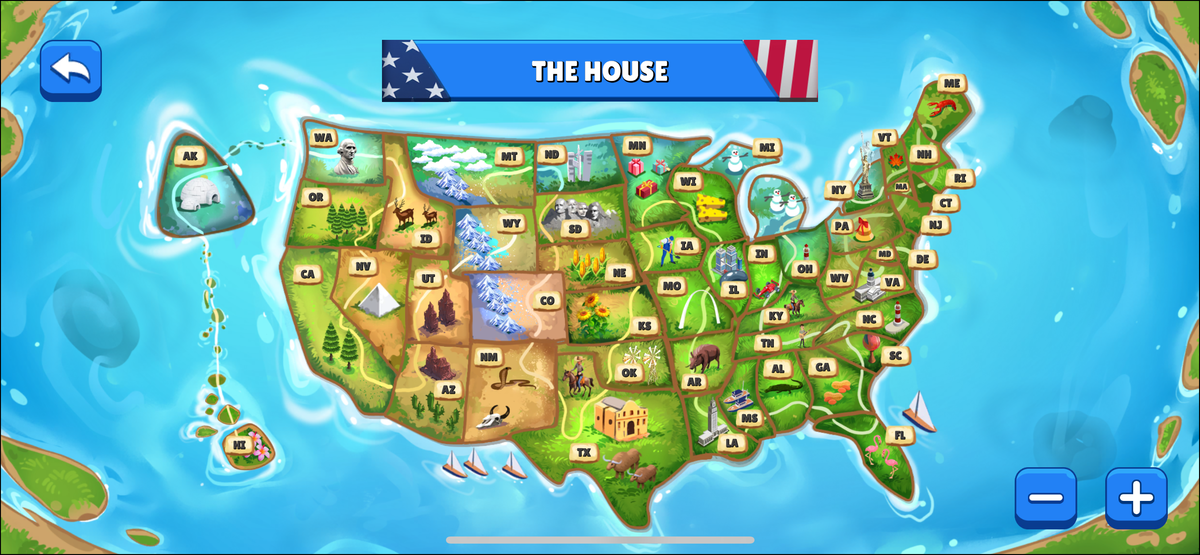Zoom out the map with minus button

click(1045, 497)
